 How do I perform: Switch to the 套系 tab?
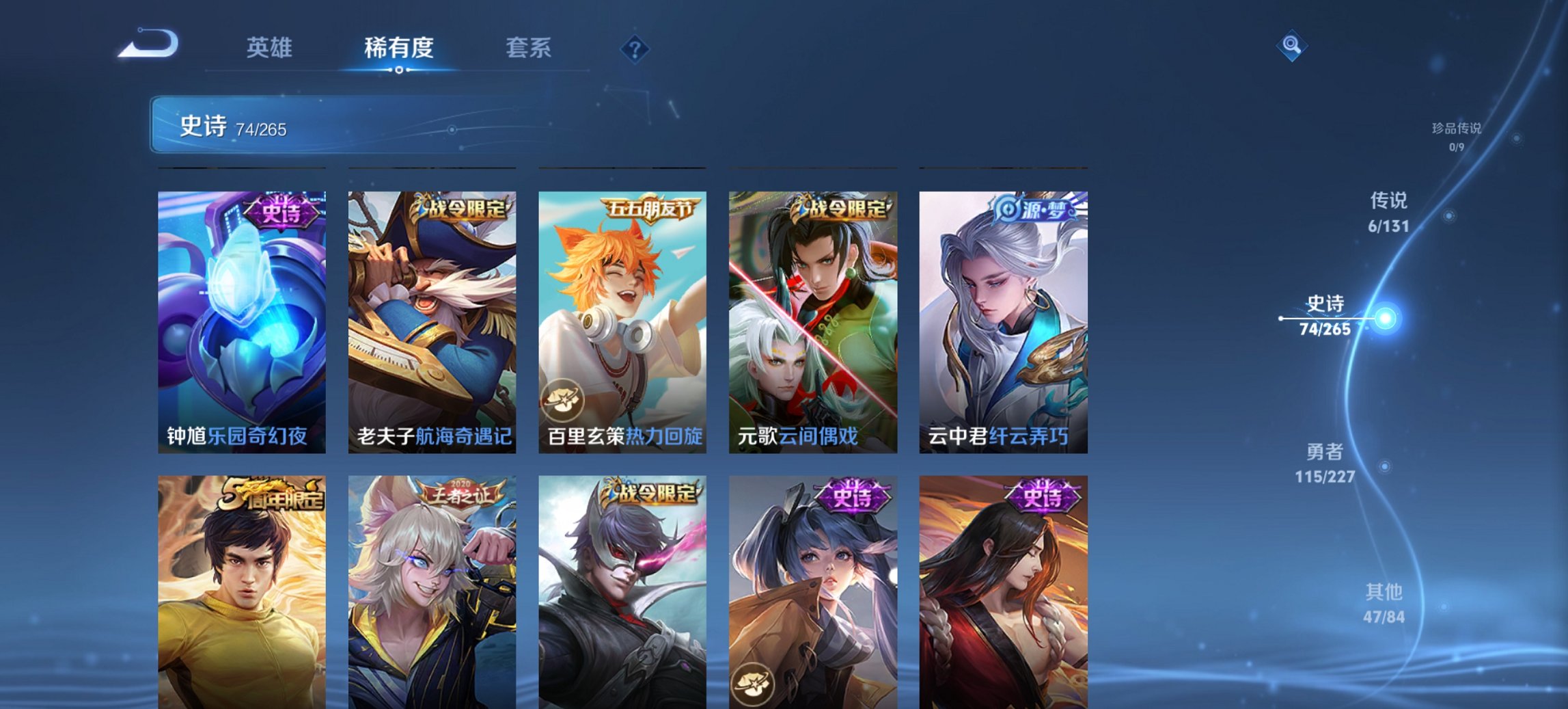point(529,48)
